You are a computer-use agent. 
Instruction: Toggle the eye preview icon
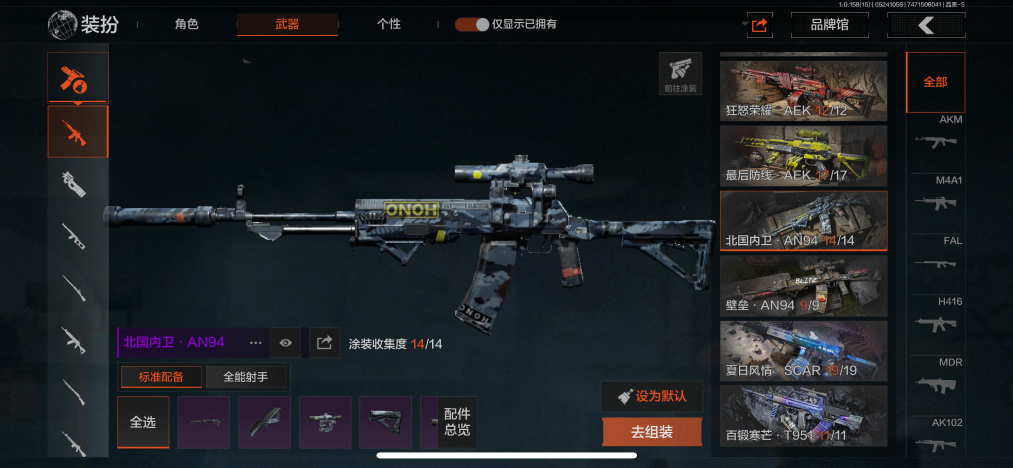click(x=286, y=343)
